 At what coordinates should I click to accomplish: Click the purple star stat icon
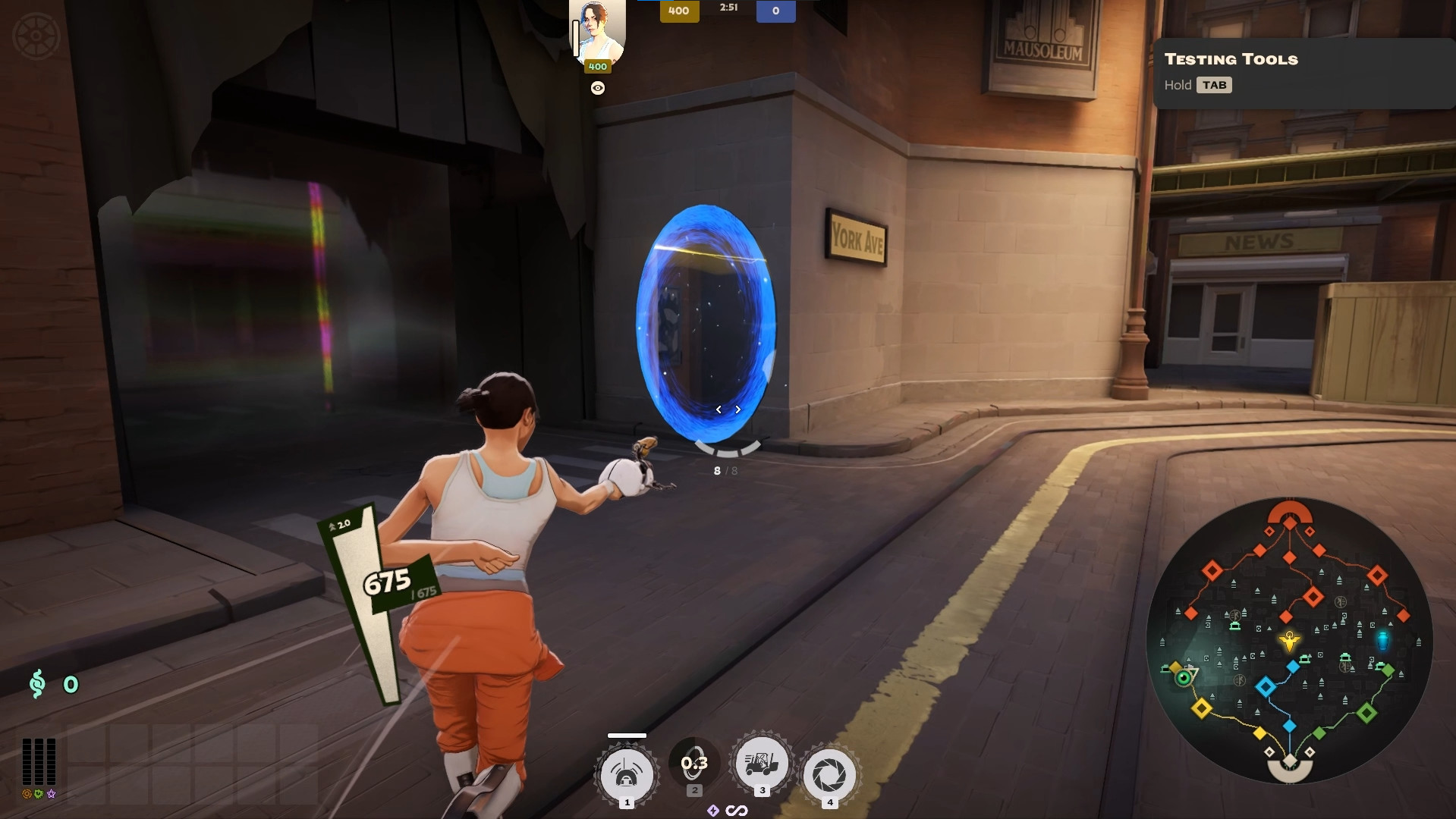[52, 794]
